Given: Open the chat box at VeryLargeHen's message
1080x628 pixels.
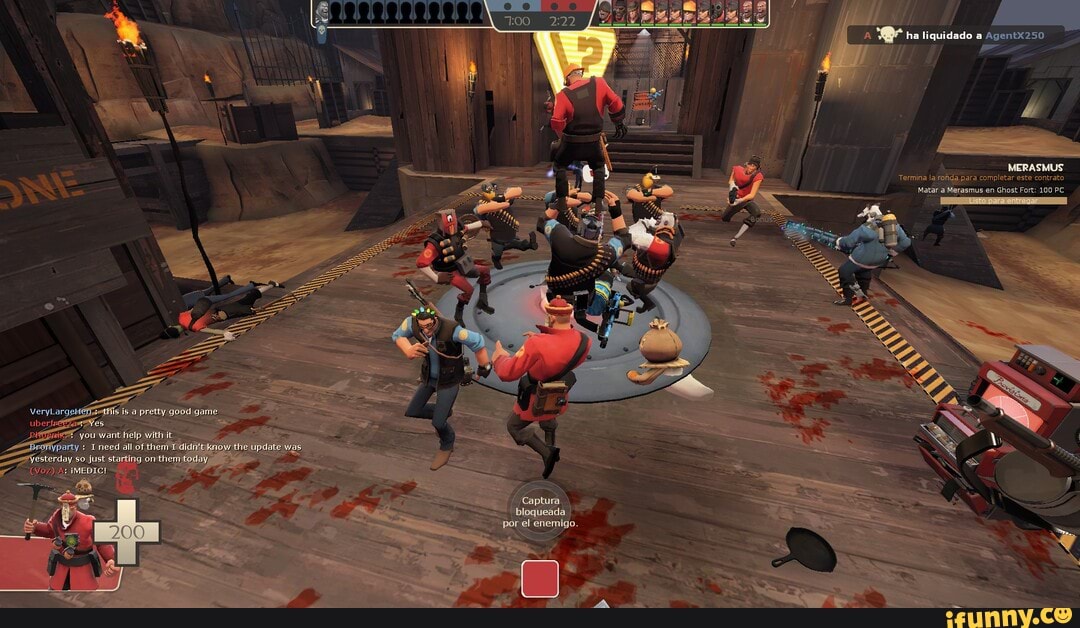Looking at the screenshot, I should (x=123, y=411).
